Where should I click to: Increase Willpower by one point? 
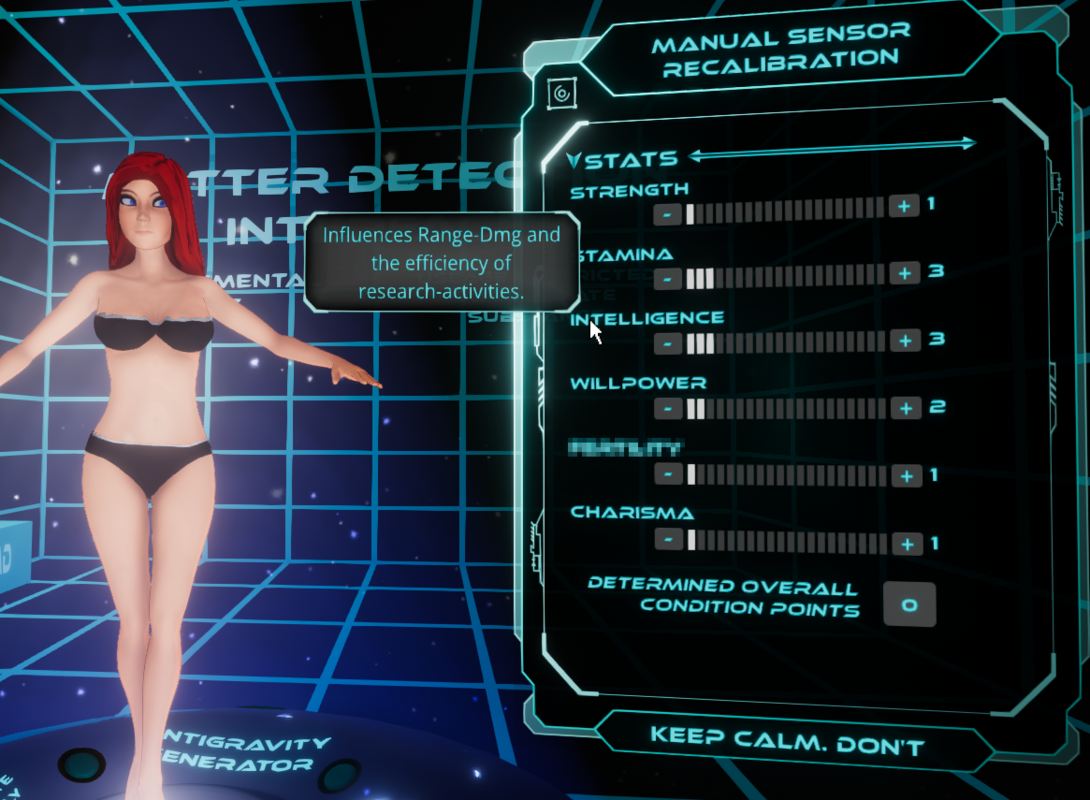[906, 408]
